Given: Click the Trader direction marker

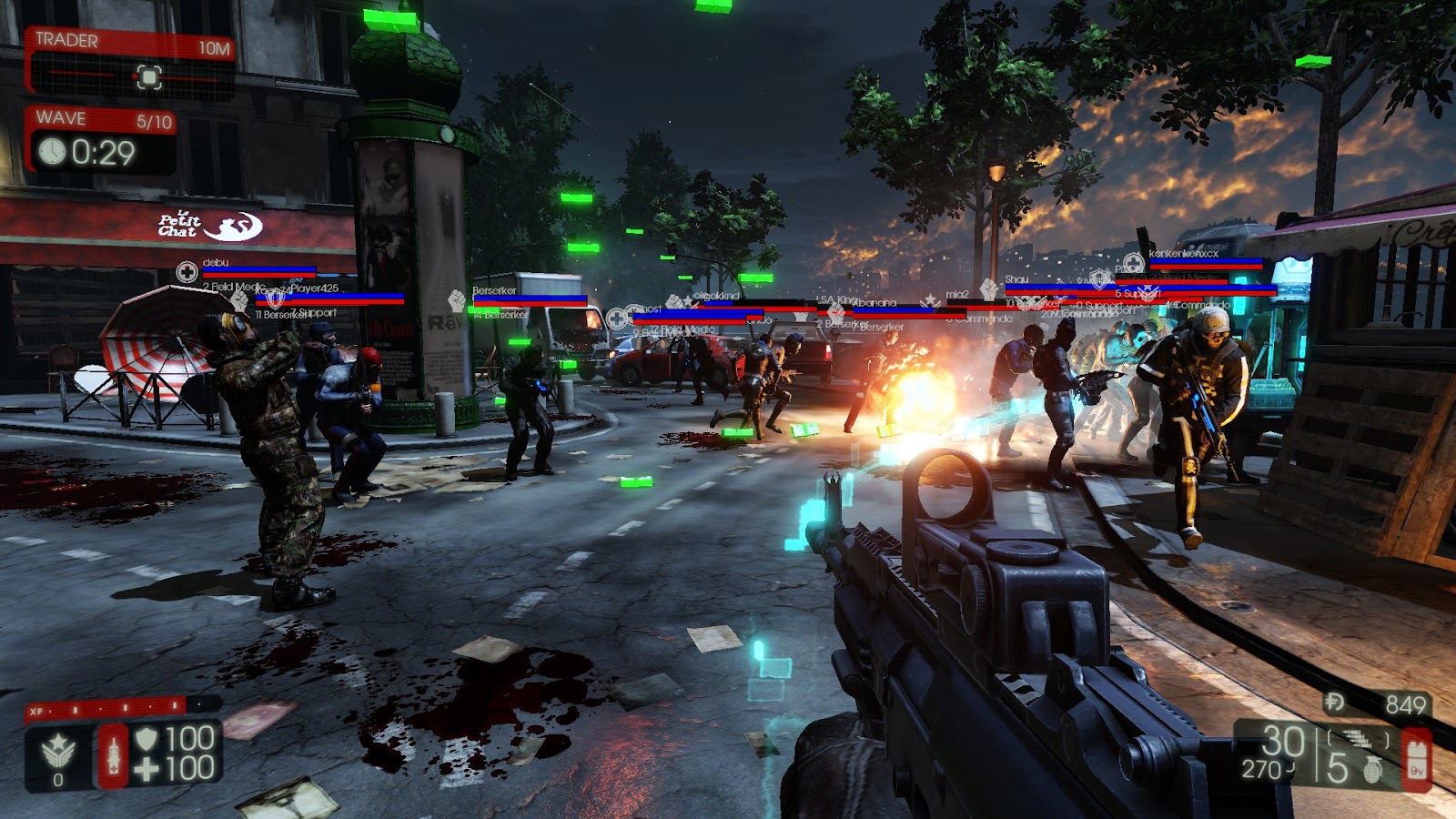Looking at the screenshot, I should [148, 76].
